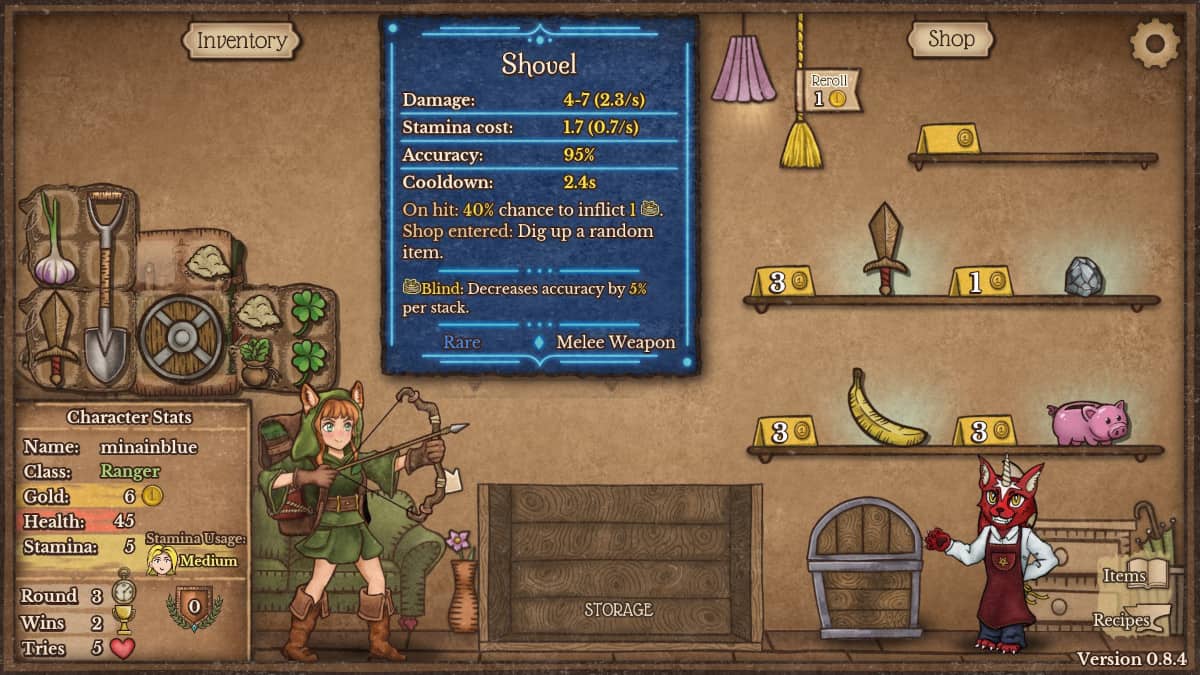Screen dimensions: 1200x675
Task: Buy the stone priced at 1 gold
Action: pyautogui.click(x=1083, y=277)
